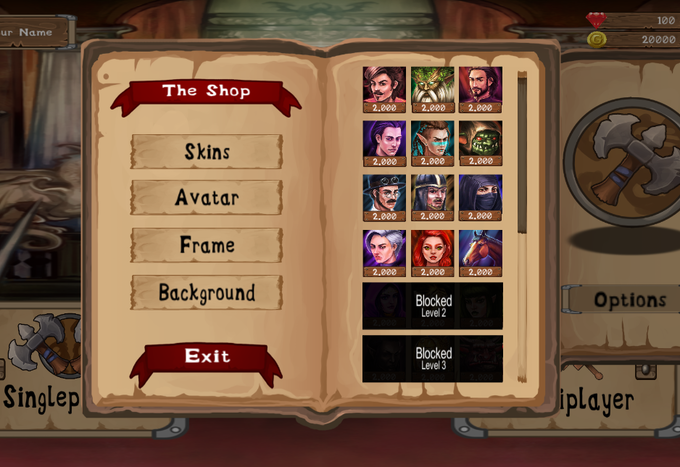Select the masked hooded ninja avatar
The width and height of the screenshot is (680, 467).
480,196
